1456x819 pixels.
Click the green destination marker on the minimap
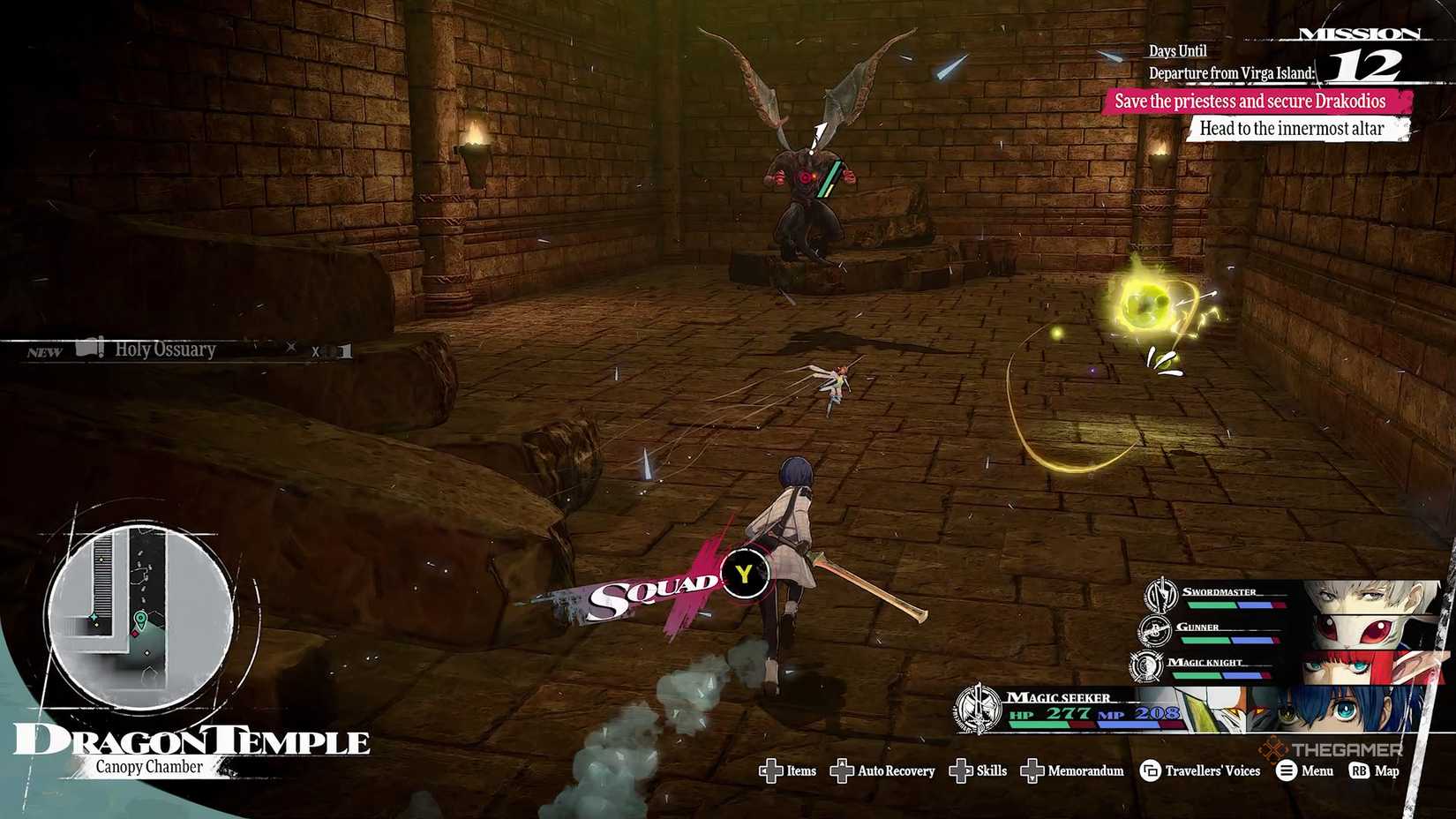coord(140,618)
